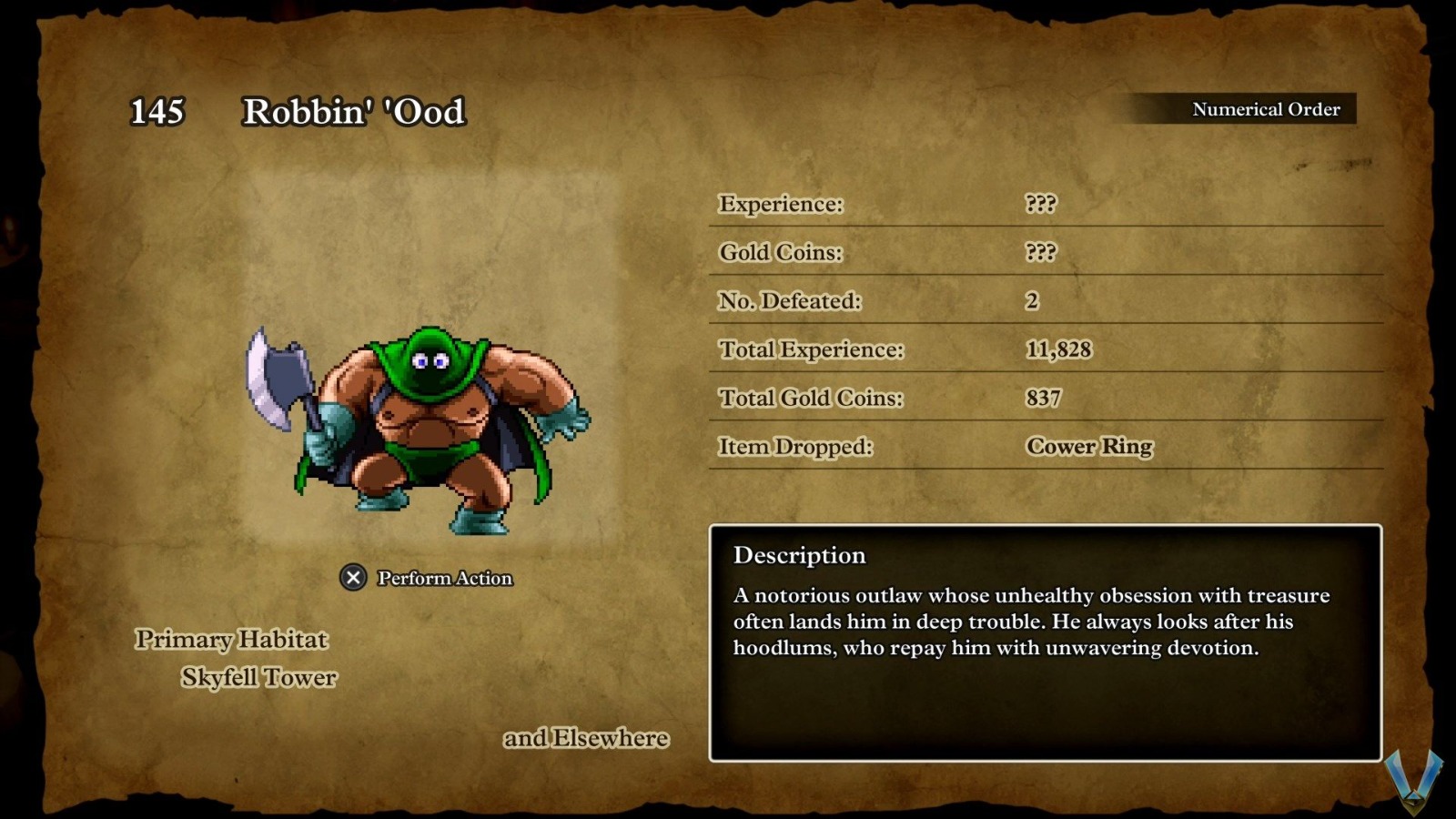Viewport: 1456px width, 819px height.
Task: Change the Numerical Order sort setting
Action: coord(1264,109)
